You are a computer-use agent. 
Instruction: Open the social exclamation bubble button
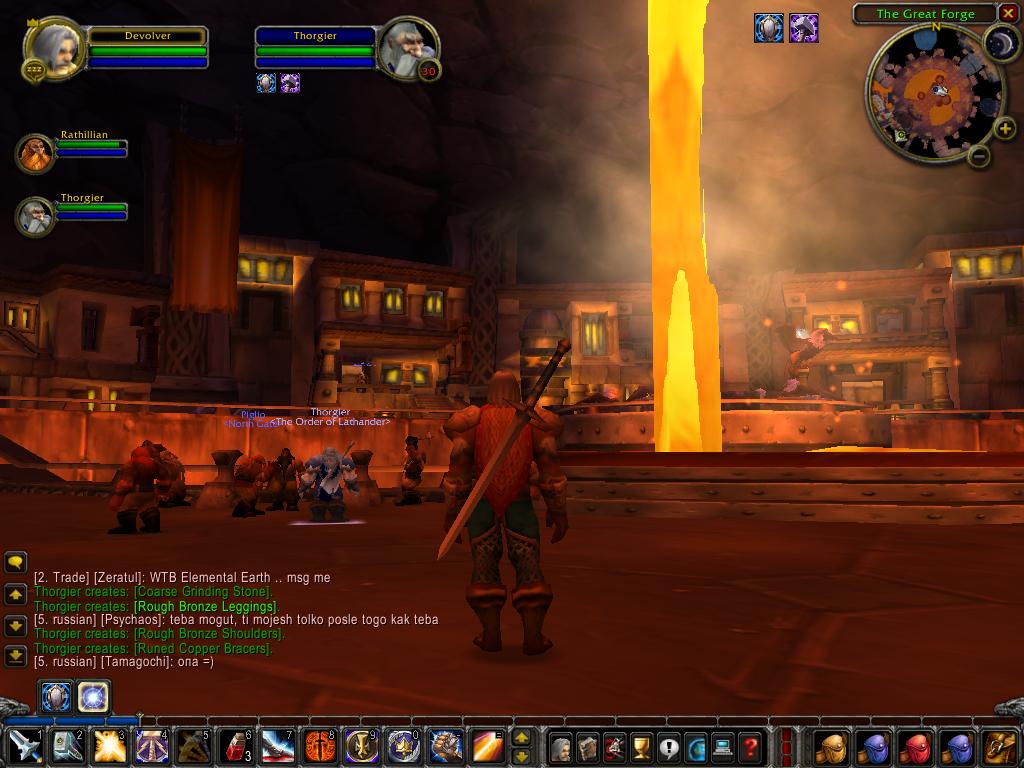tap(669, 747)
